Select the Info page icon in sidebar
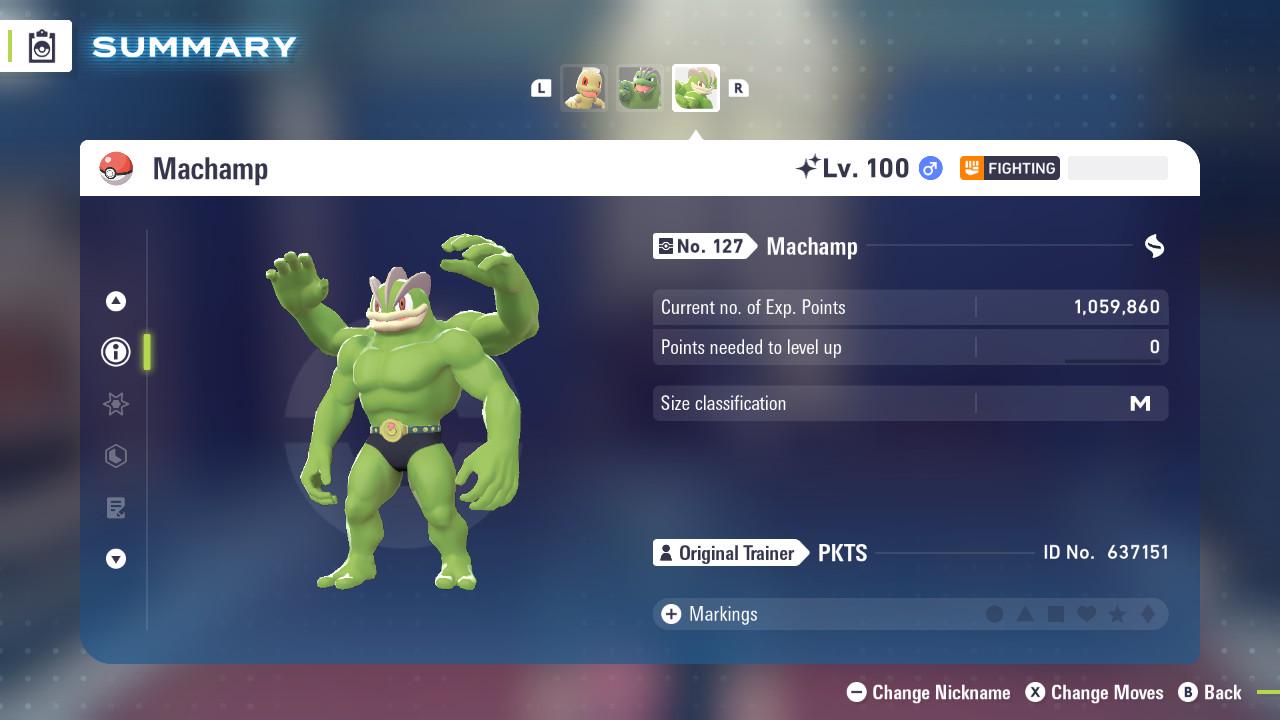The image size is (1280, 720). click(x=115, y=352)
